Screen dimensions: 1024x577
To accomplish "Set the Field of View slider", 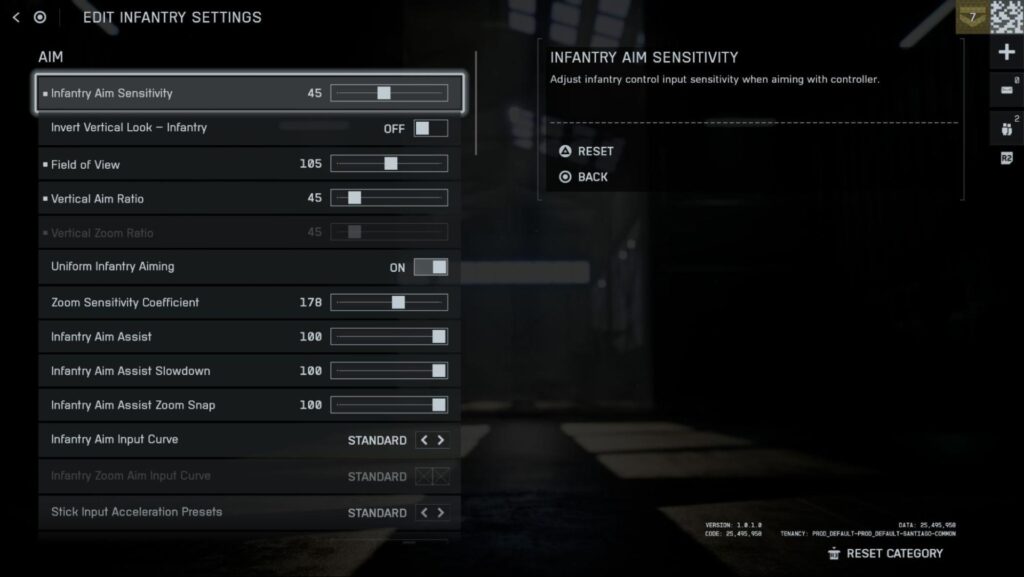I will click(390, 164).
